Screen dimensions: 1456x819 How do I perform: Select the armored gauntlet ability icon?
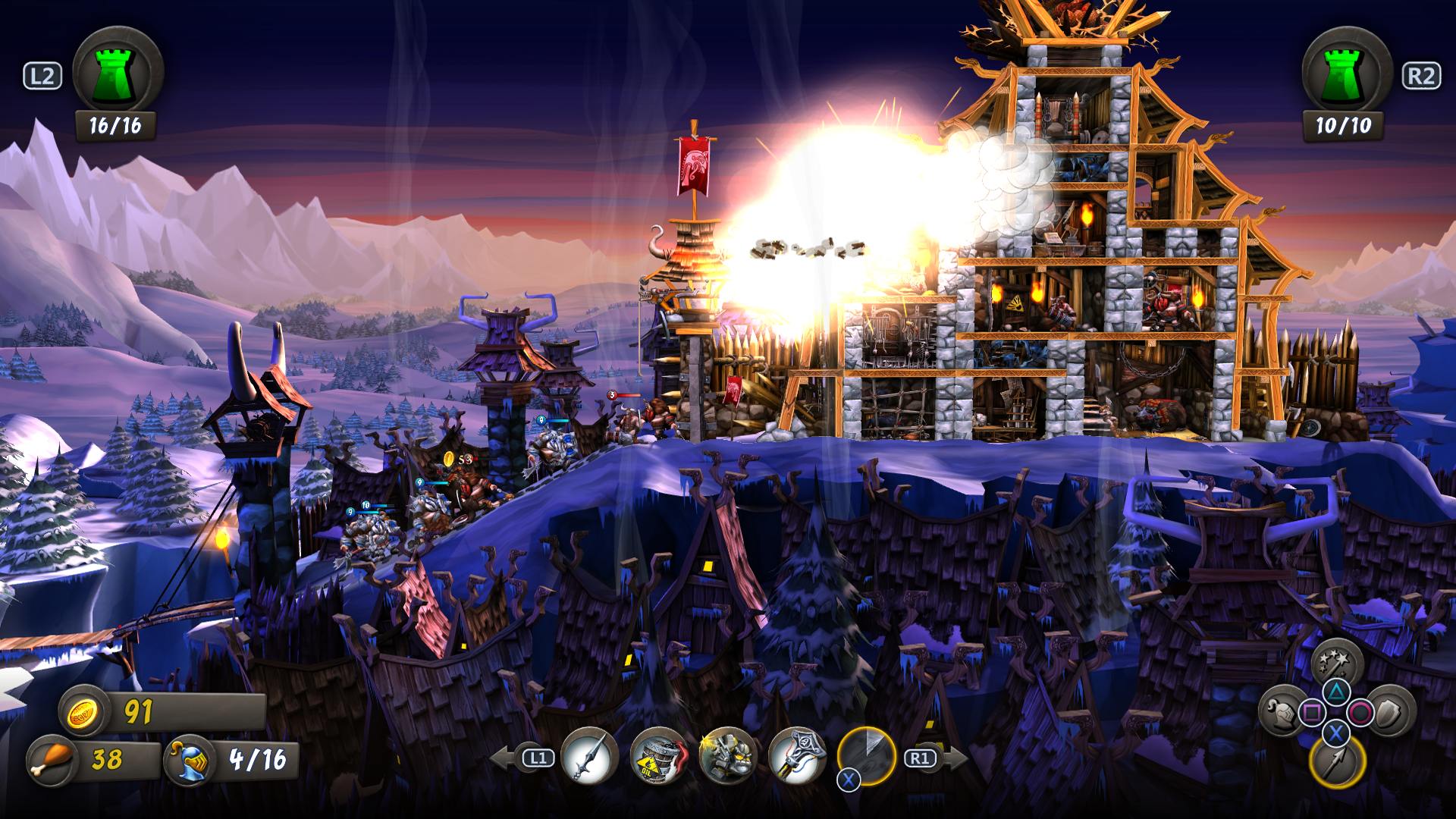[728, 756]
